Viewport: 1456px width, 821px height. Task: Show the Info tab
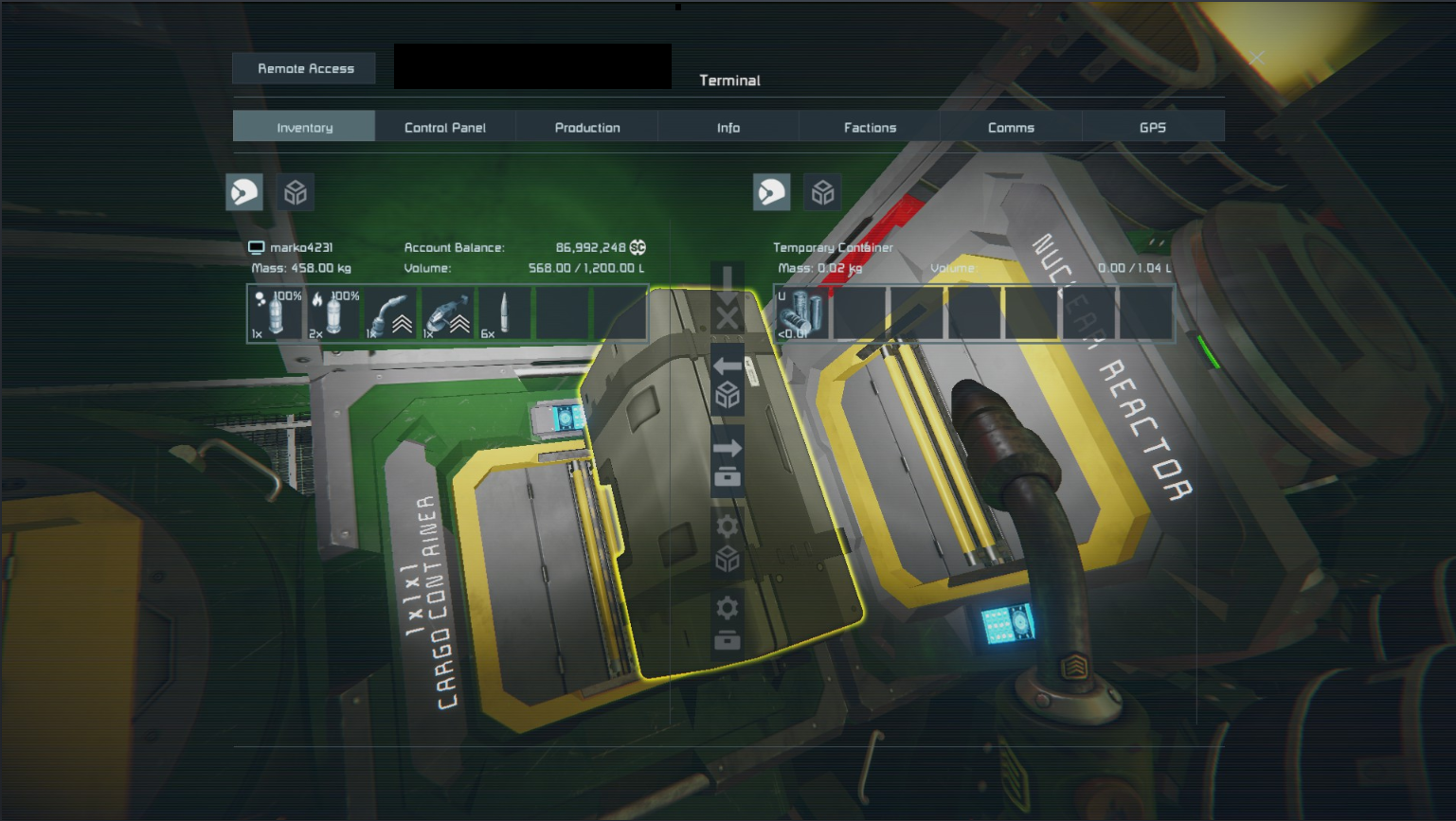[728, 127]
